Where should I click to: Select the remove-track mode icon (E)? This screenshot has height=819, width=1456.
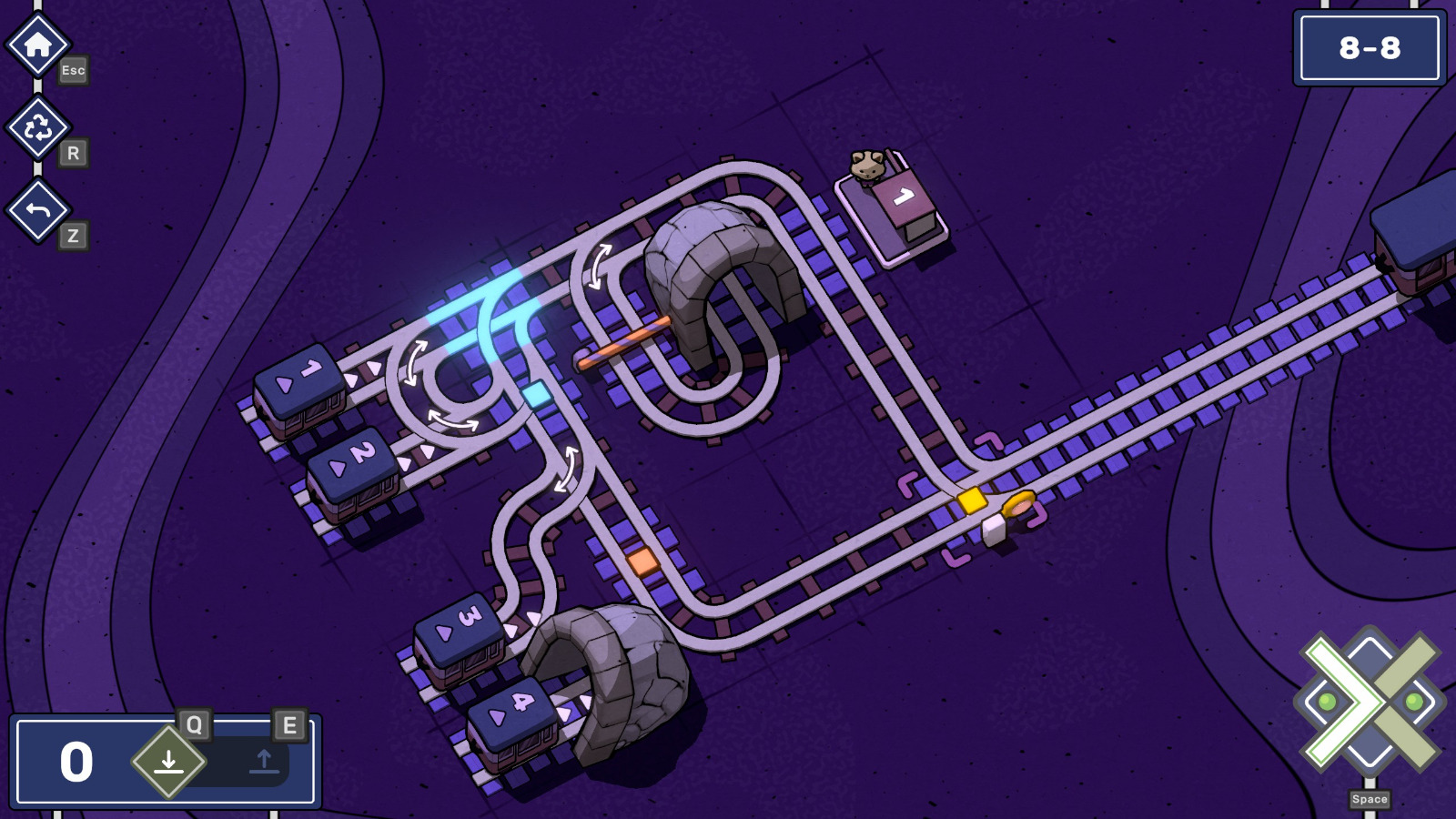point(263,759)
